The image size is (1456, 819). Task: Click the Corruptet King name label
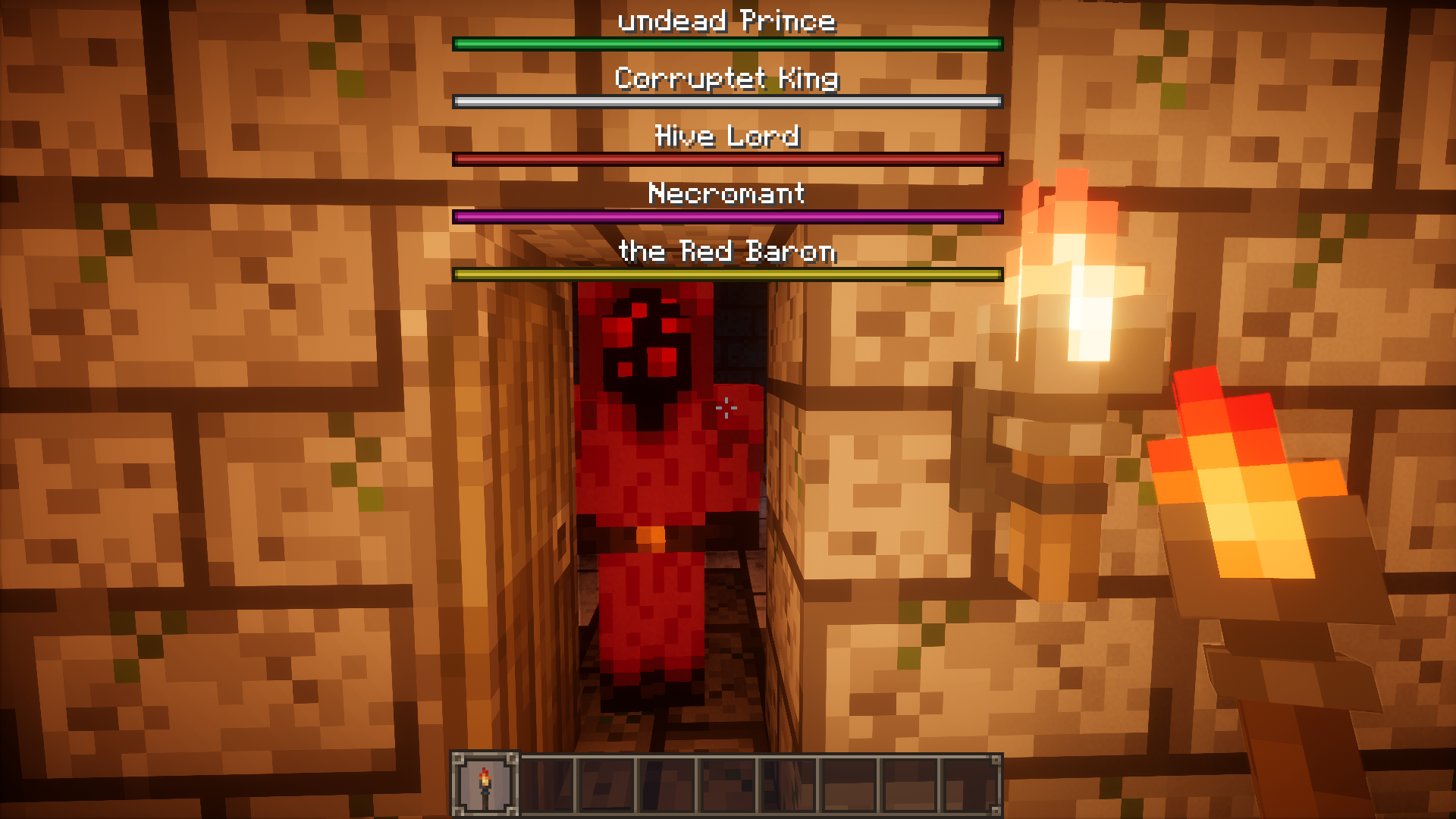pyautogui.click(x=726, y=77)
